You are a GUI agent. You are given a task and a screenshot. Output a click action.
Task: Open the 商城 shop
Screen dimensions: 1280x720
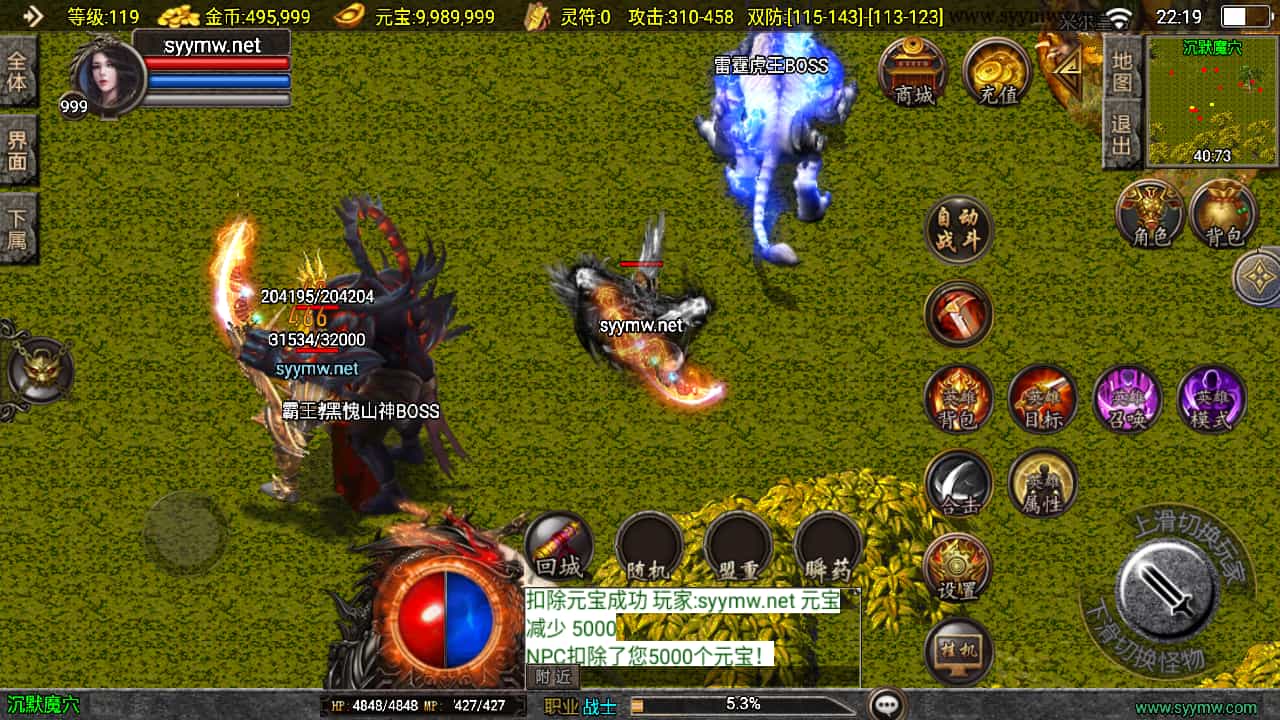[x=913, y=72]
